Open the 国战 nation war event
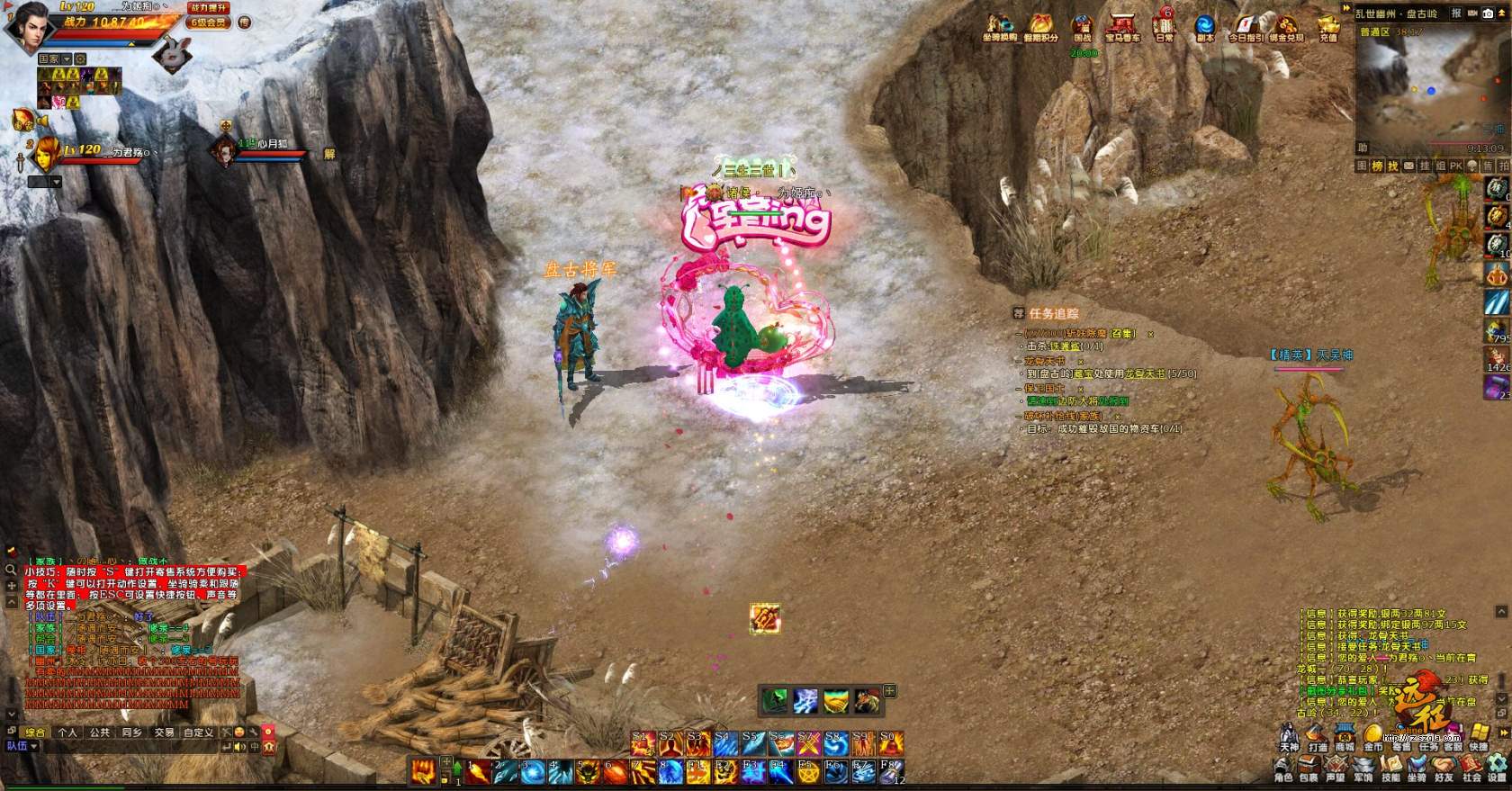Screen dimensions: 1512x791 pos(1082,27)
